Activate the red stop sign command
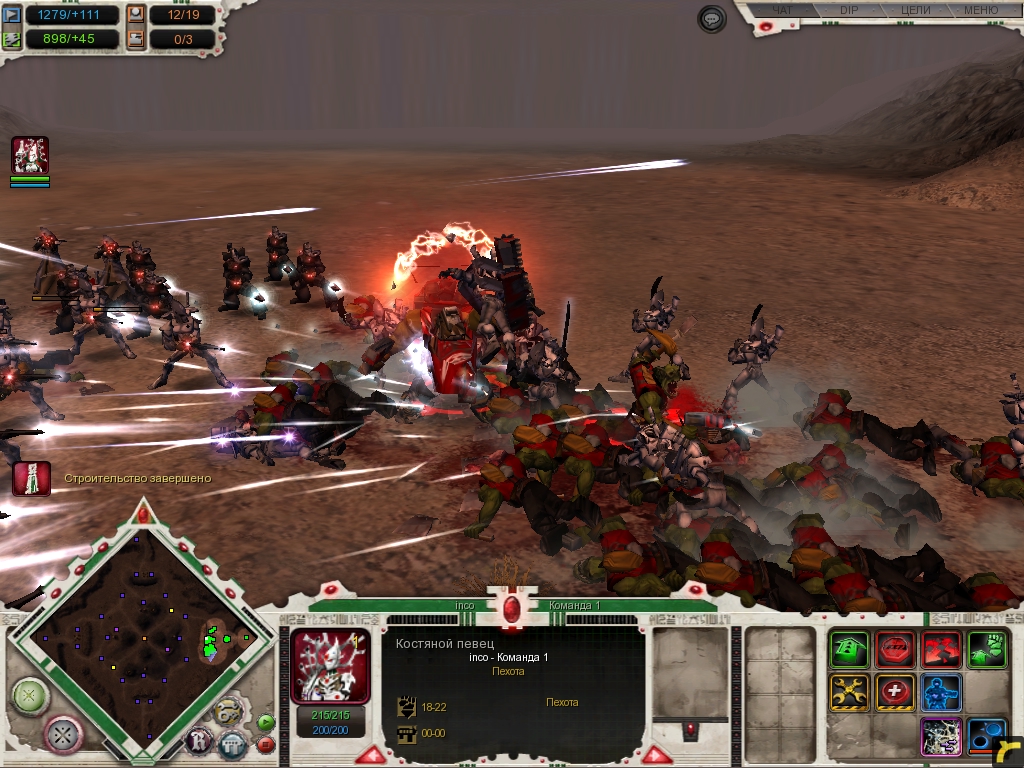 (895, 650)
